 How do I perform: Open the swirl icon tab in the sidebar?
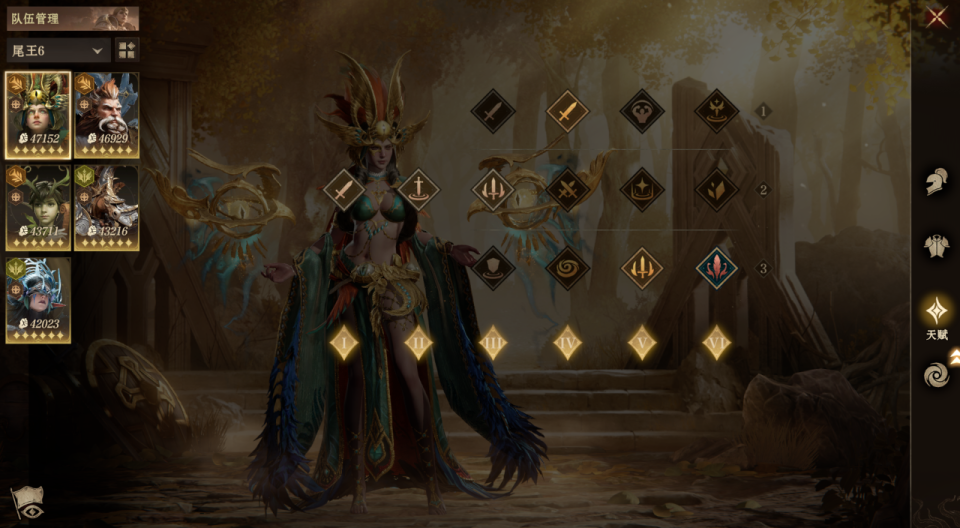coord(936,375)
